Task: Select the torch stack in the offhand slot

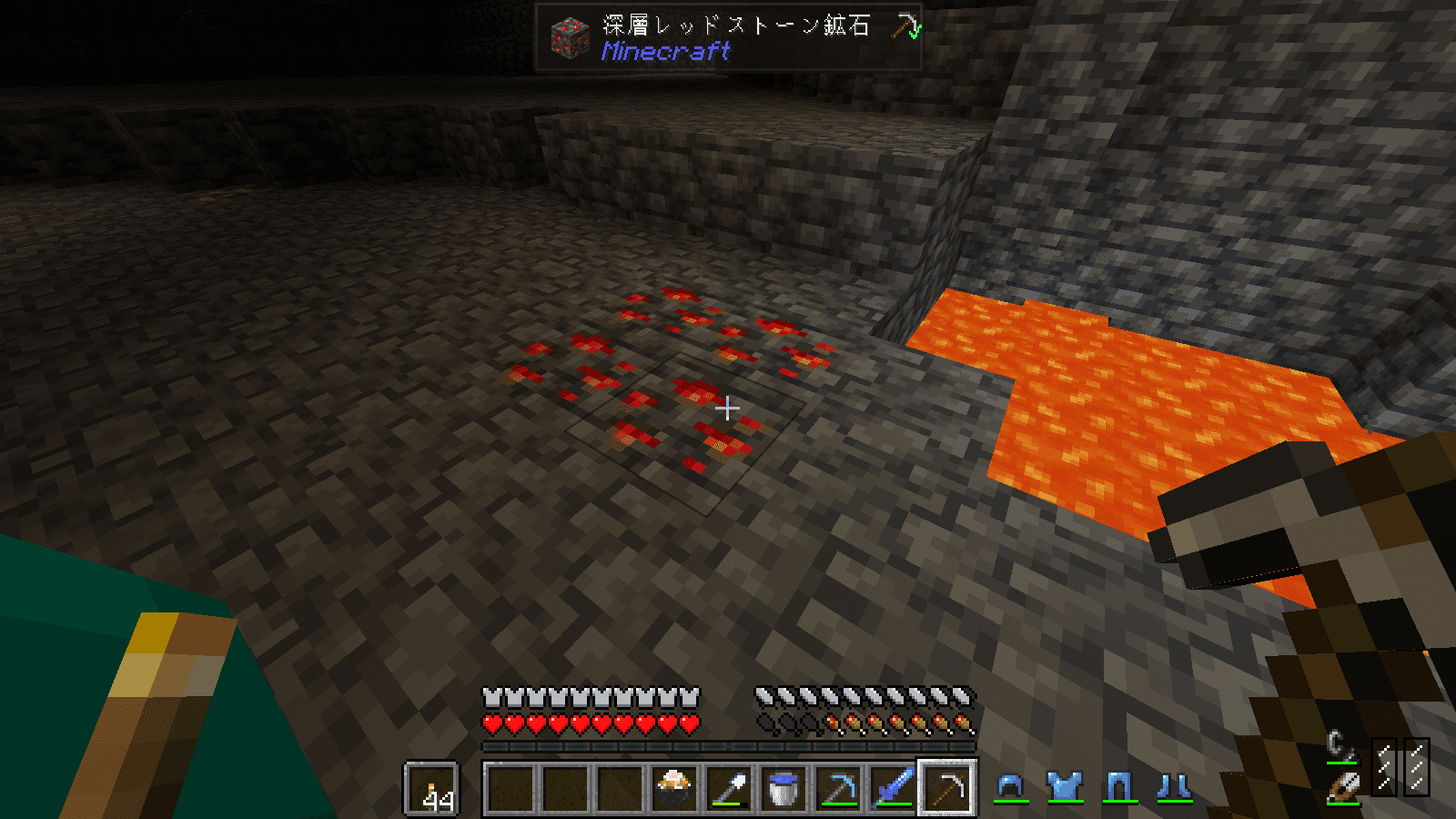Action: point(430,788)
